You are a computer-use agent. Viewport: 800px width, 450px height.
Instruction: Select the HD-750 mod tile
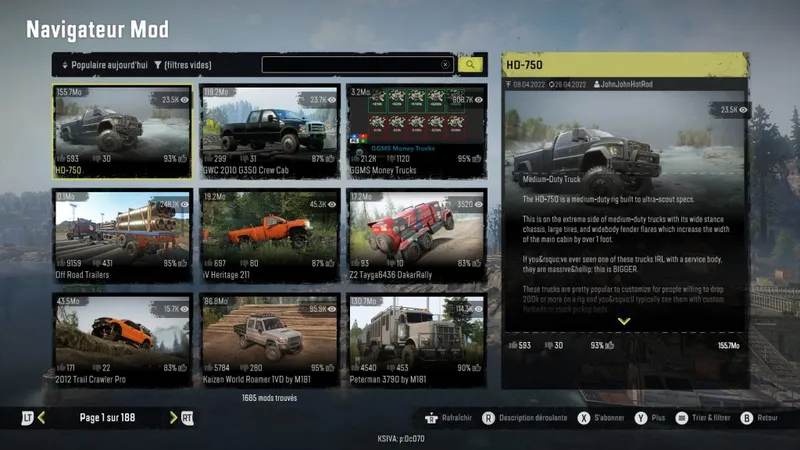pyautogui.click(x=123, y=130)
